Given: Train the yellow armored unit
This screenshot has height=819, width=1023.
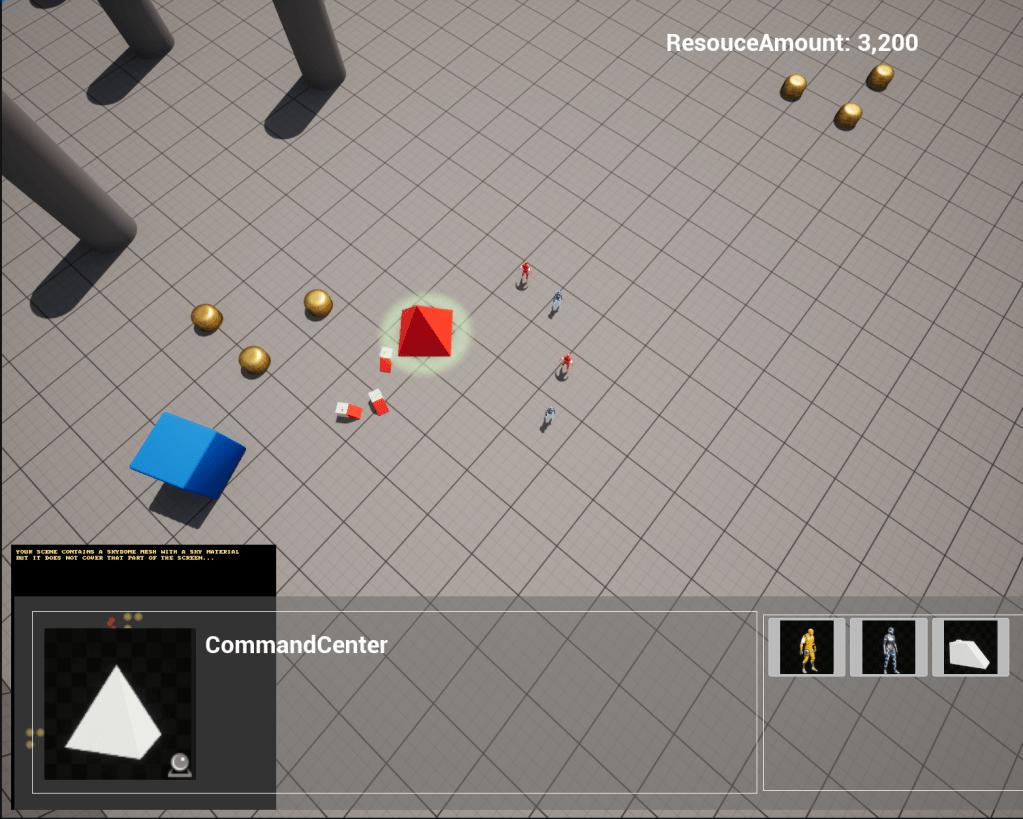Looking at the screenshot, I should (807, 647).
